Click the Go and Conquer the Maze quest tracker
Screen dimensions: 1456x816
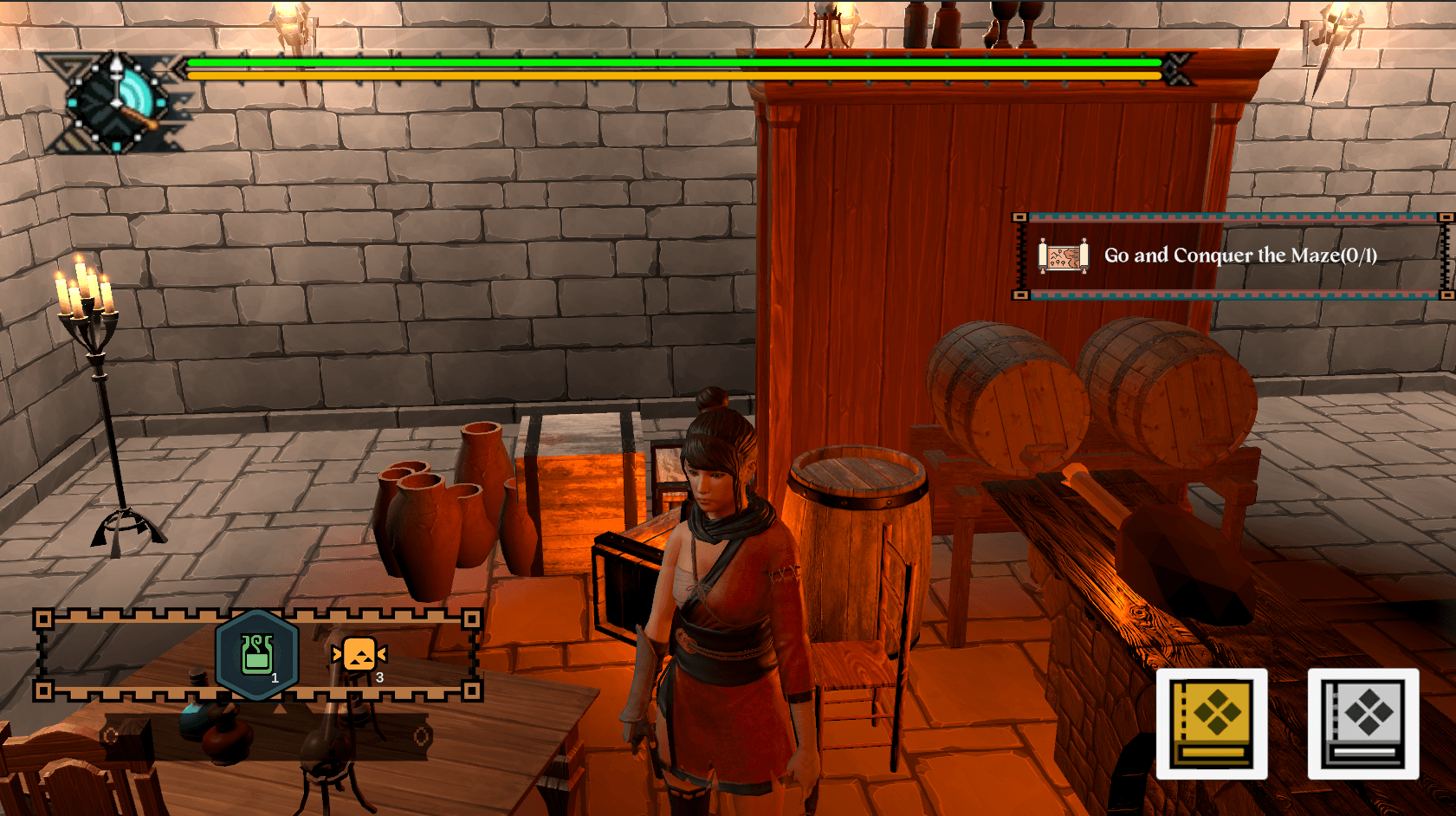[1233, 256]
